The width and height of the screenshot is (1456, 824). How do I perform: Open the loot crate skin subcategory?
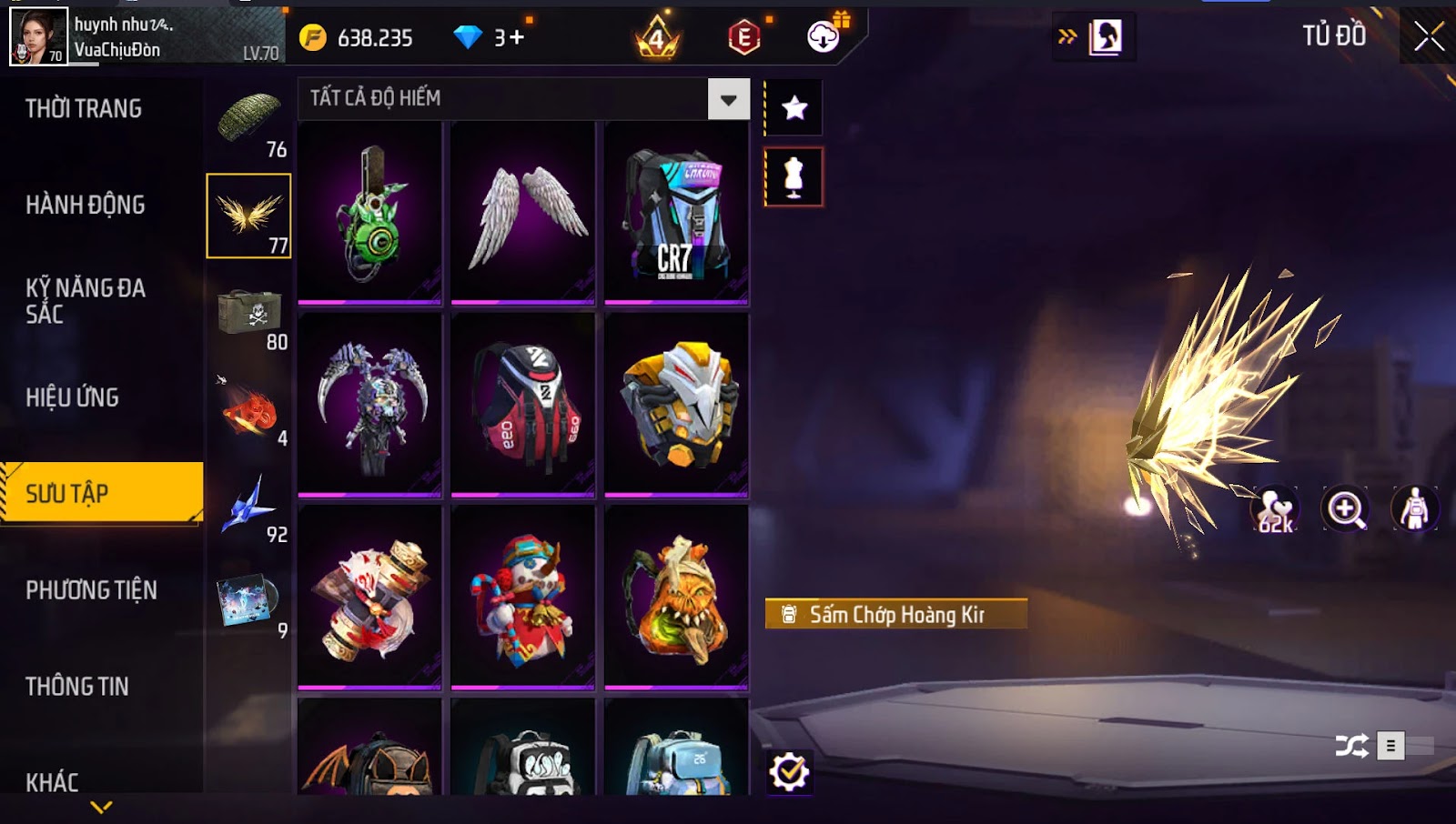[249, 314]
